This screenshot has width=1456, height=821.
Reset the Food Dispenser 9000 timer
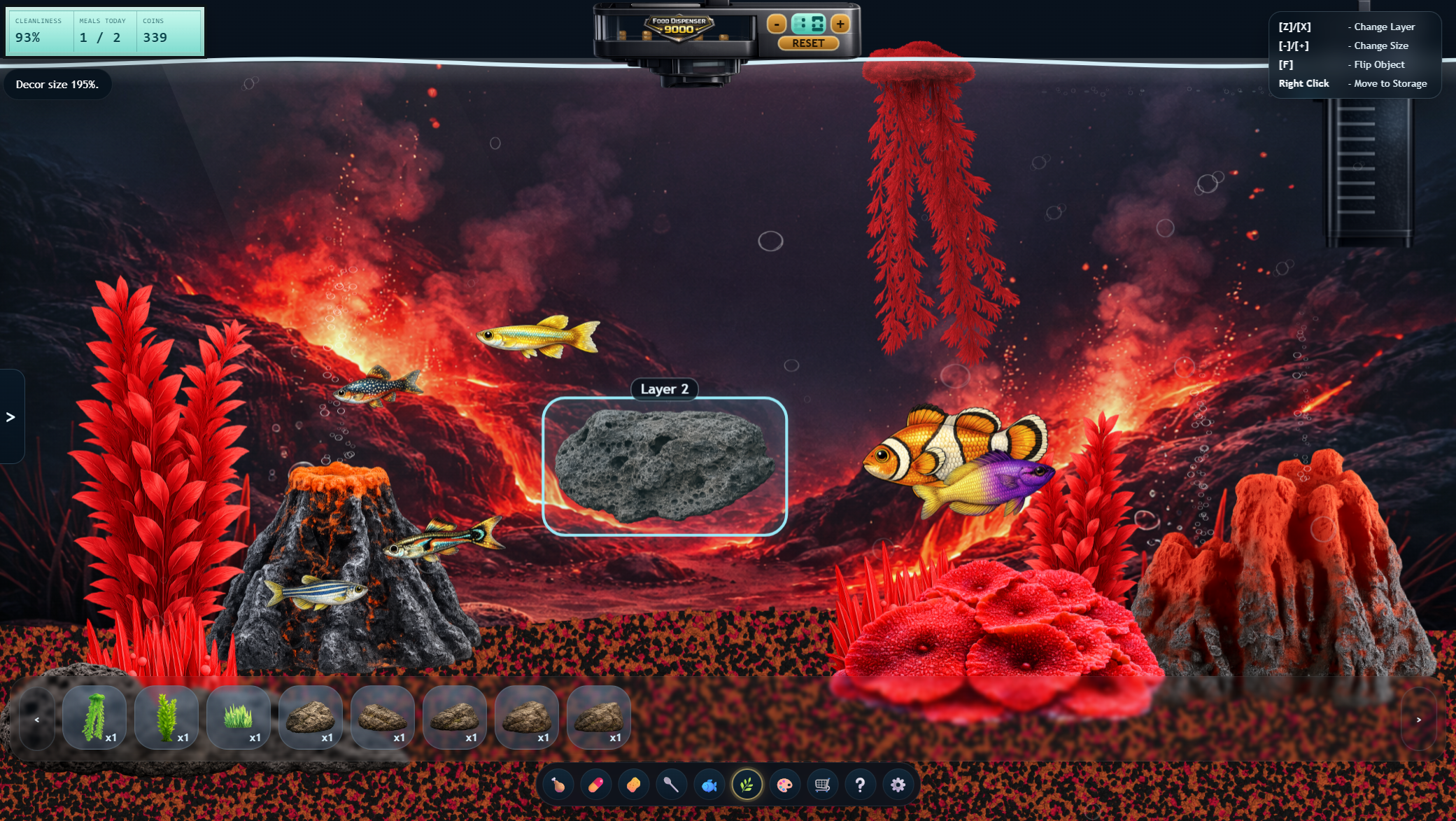[x=808, y=43]
